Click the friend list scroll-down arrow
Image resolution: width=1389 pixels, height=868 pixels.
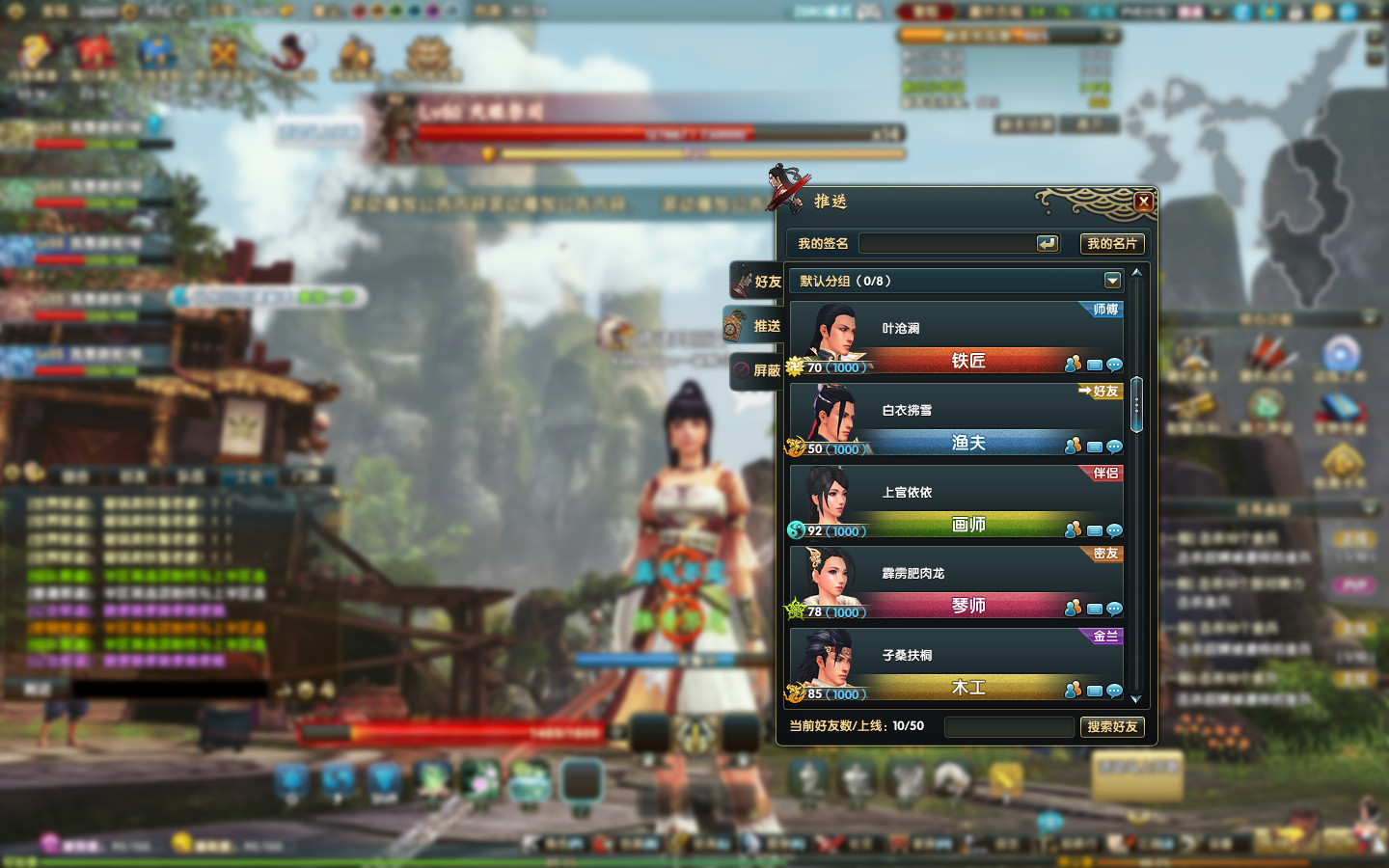coord(1135,699)
